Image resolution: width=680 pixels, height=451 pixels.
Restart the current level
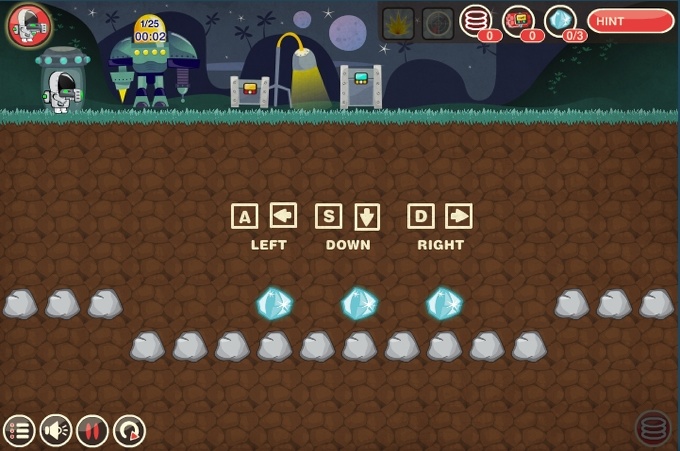point(129,431)
